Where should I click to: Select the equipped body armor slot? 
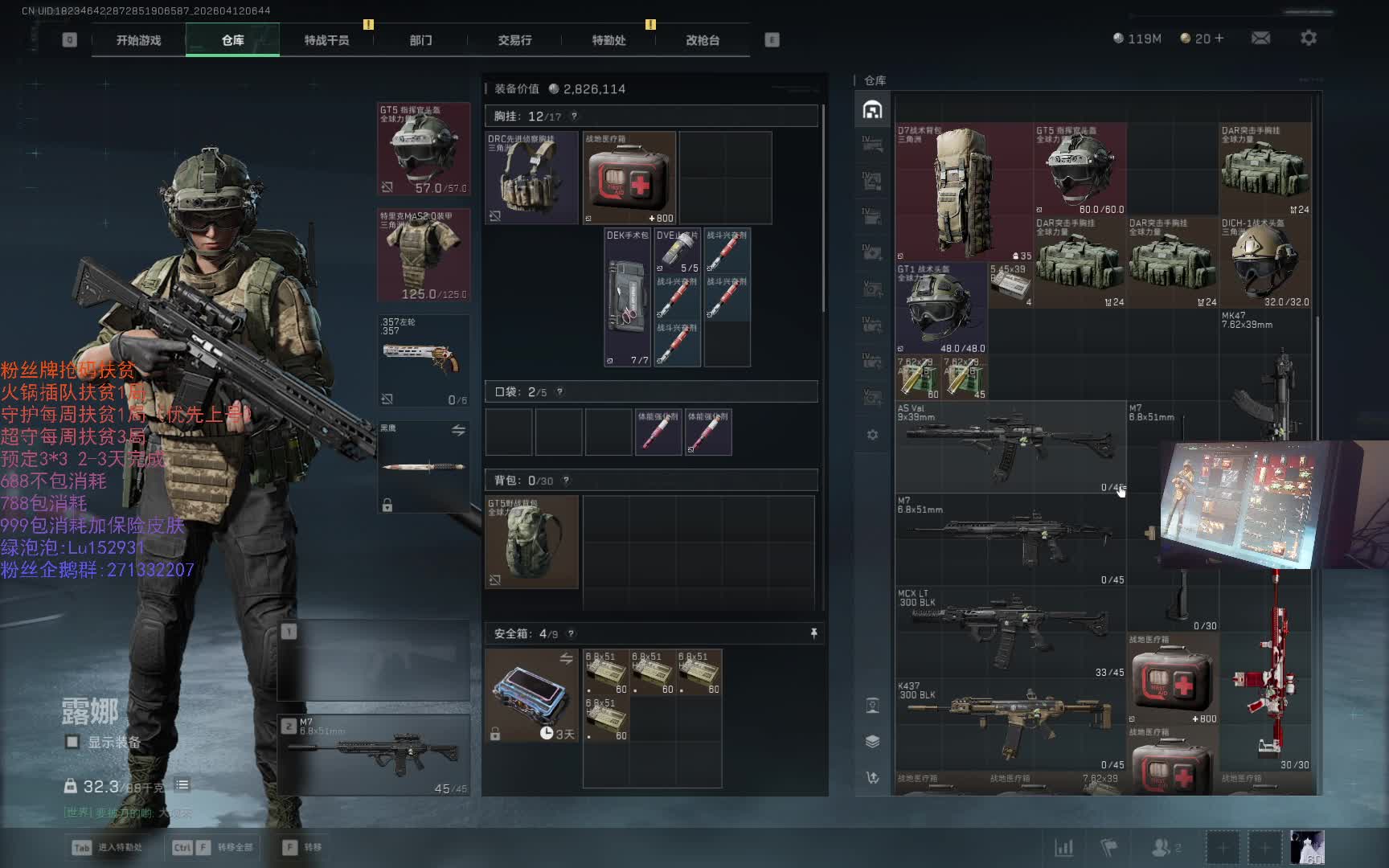424,256
